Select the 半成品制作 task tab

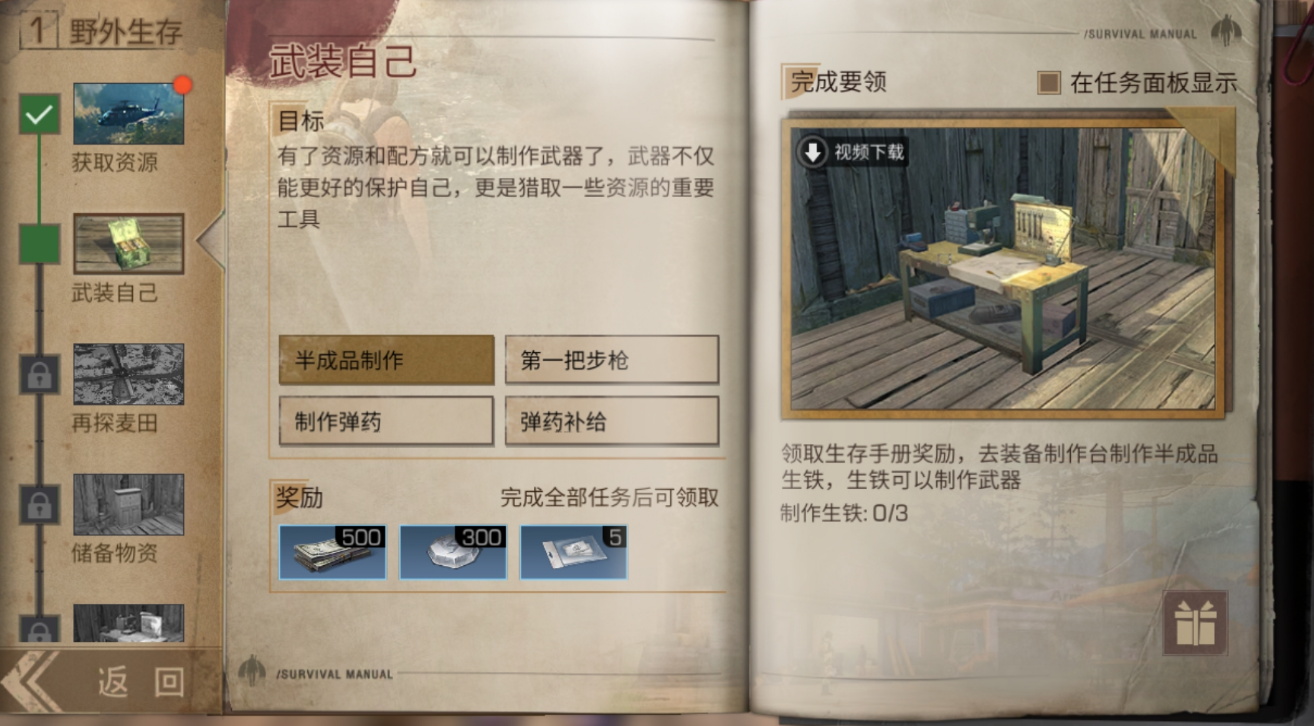point(385,360)
